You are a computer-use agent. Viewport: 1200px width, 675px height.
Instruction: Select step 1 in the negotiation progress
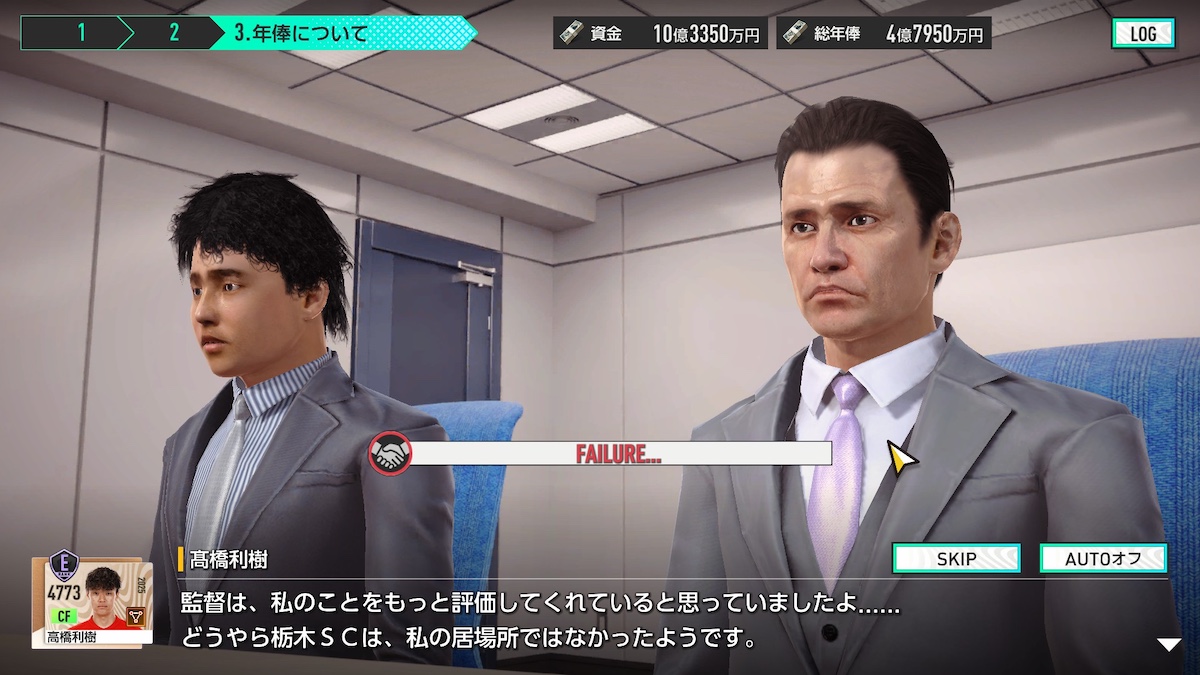tap(80, 33)
